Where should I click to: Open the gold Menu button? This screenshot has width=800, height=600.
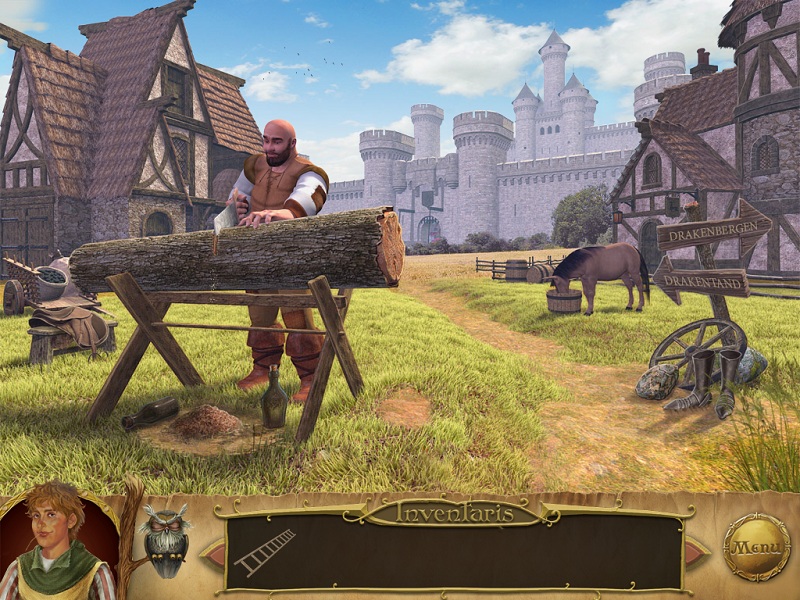tap(756, 547)
